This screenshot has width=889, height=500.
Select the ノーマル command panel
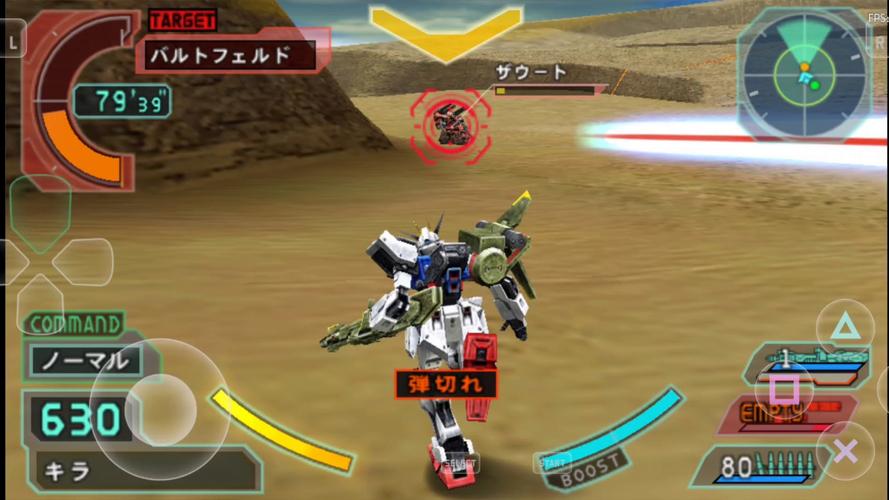click(x=84, y=360)
